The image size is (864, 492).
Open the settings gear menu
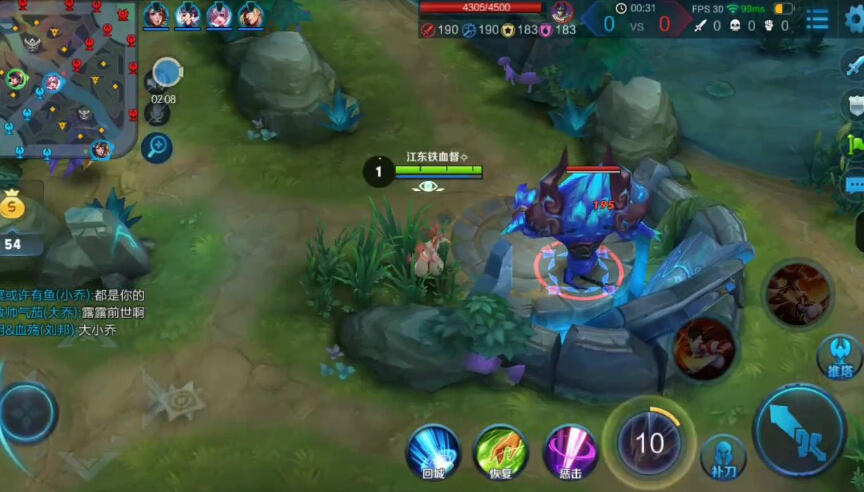pyautogui.click(x=852, y=18)
